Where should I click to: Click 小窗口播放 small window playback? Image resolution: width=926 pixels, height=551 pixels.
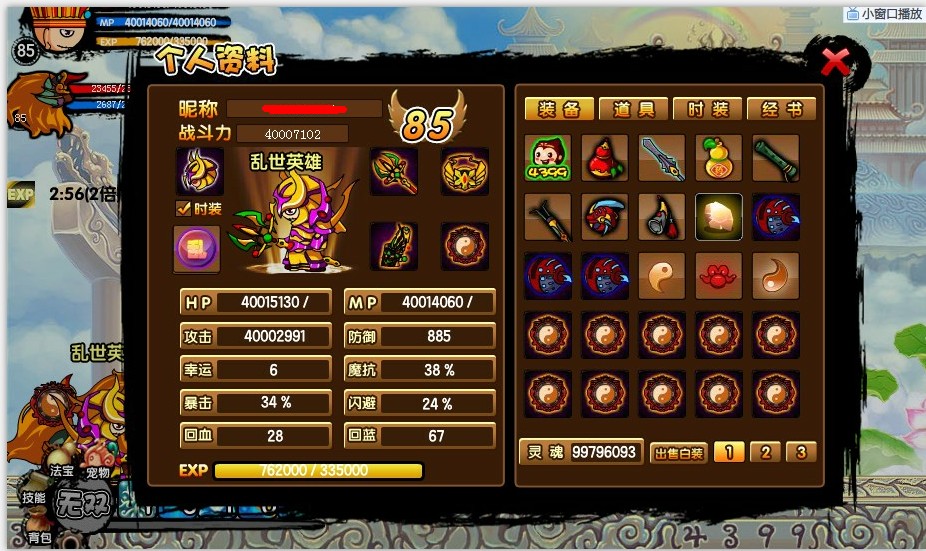coord(883,14)
